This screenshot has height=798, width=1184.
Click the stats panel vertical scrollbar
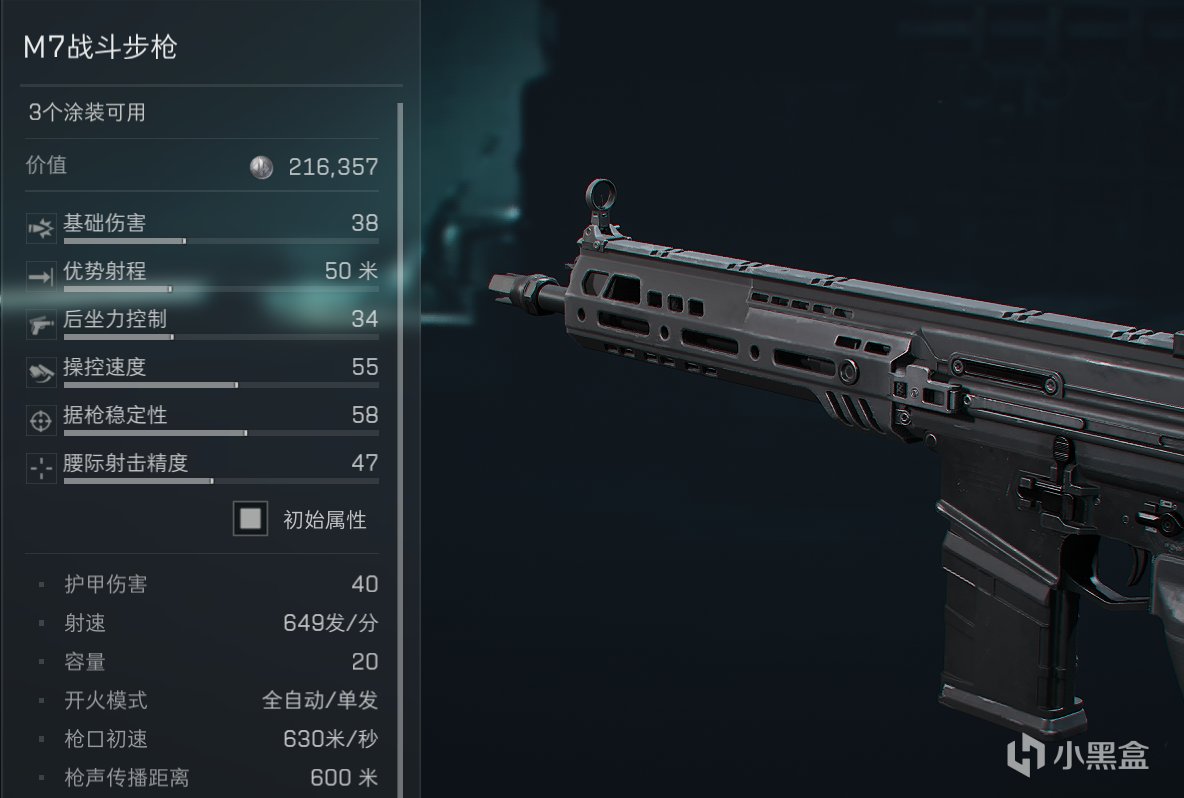point(400,400)
